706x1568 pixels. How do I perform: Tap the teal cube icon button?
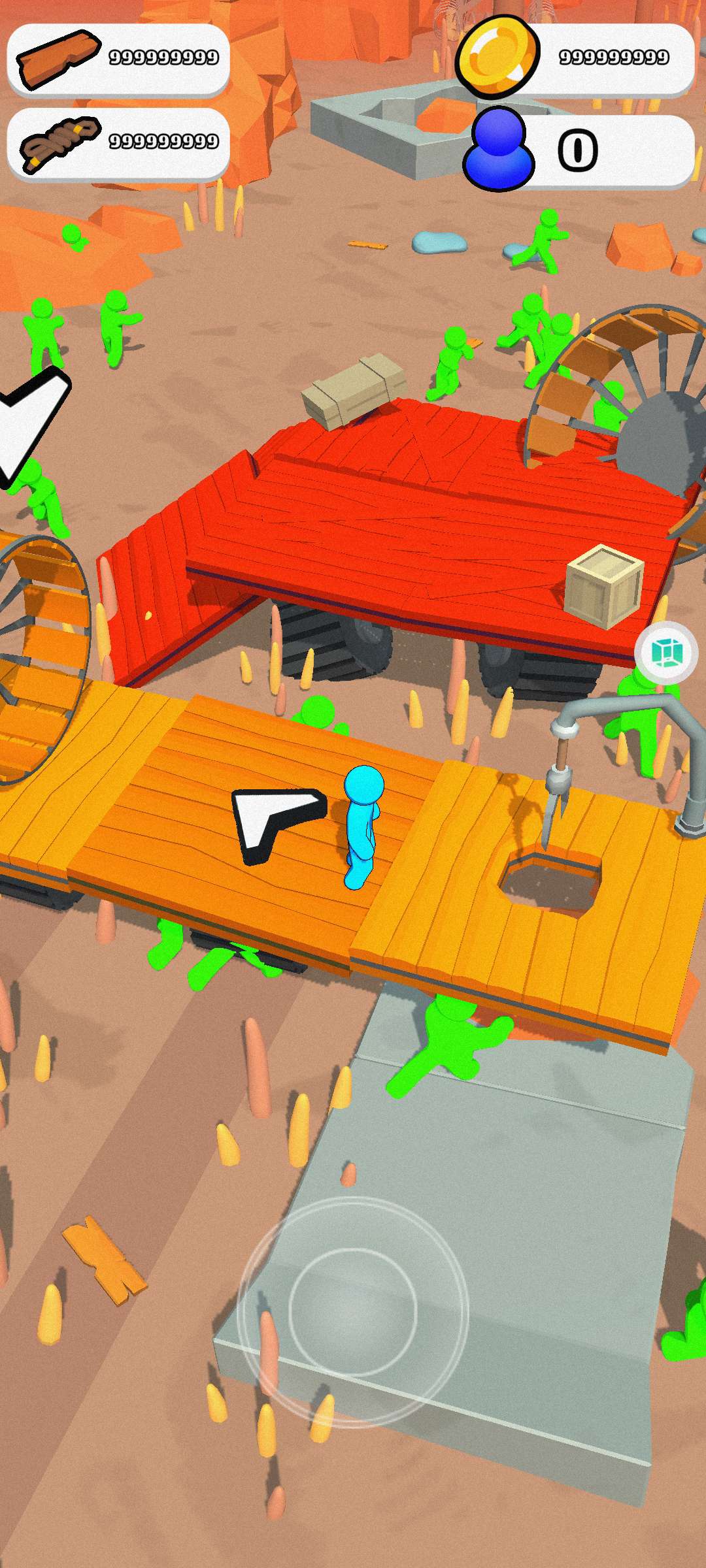[x=666, y=653]
